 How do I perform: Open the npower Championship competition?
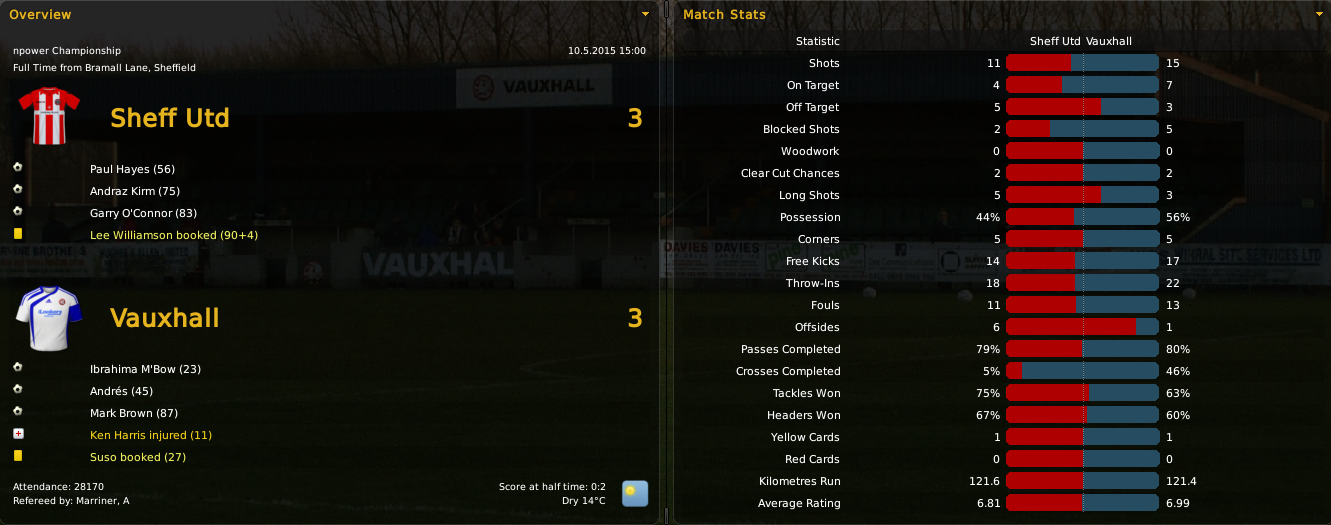pyautogui.click(x=67, y=50)
